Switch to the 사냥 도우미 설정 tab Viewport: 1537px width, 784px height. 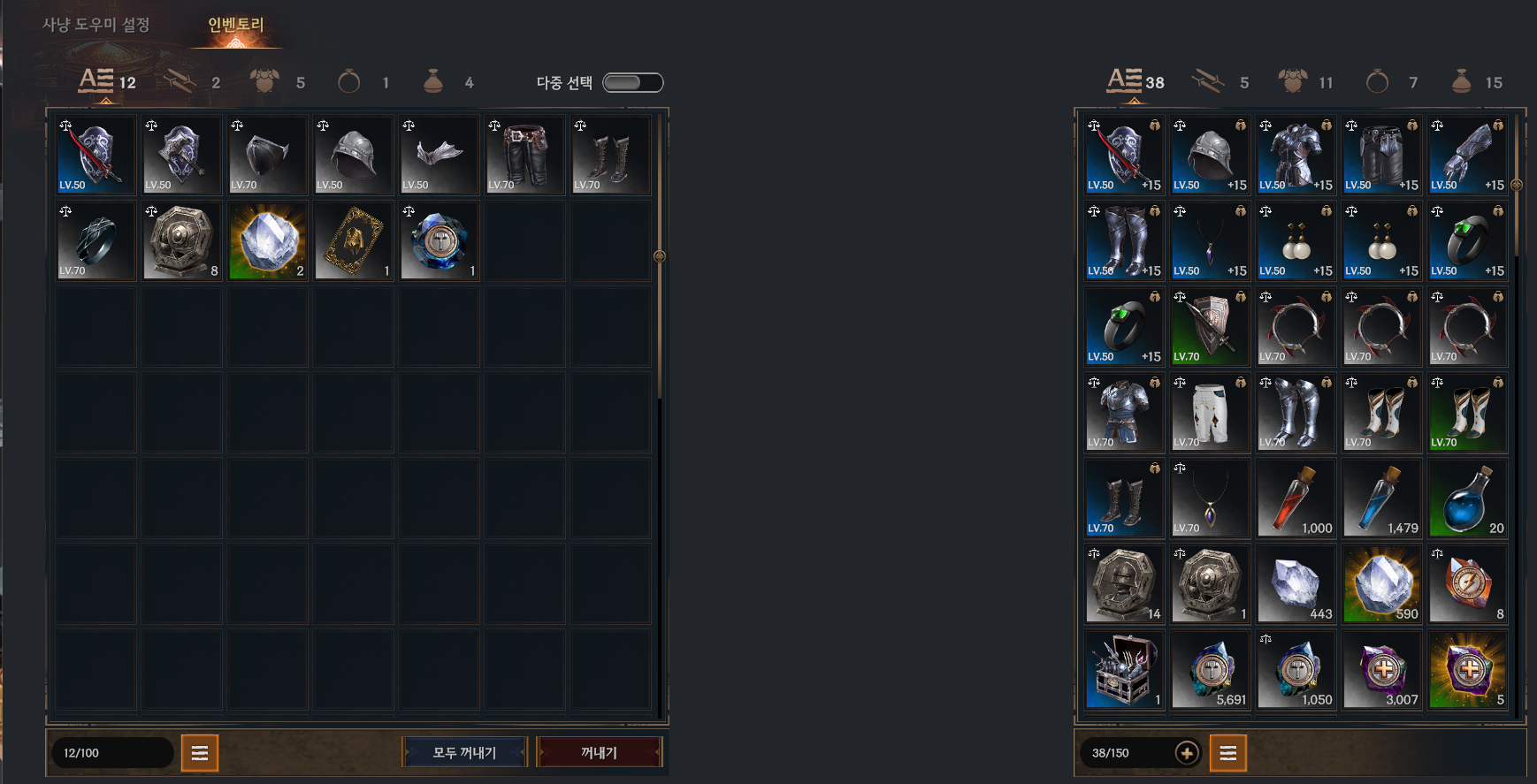(x=96, y=25)
